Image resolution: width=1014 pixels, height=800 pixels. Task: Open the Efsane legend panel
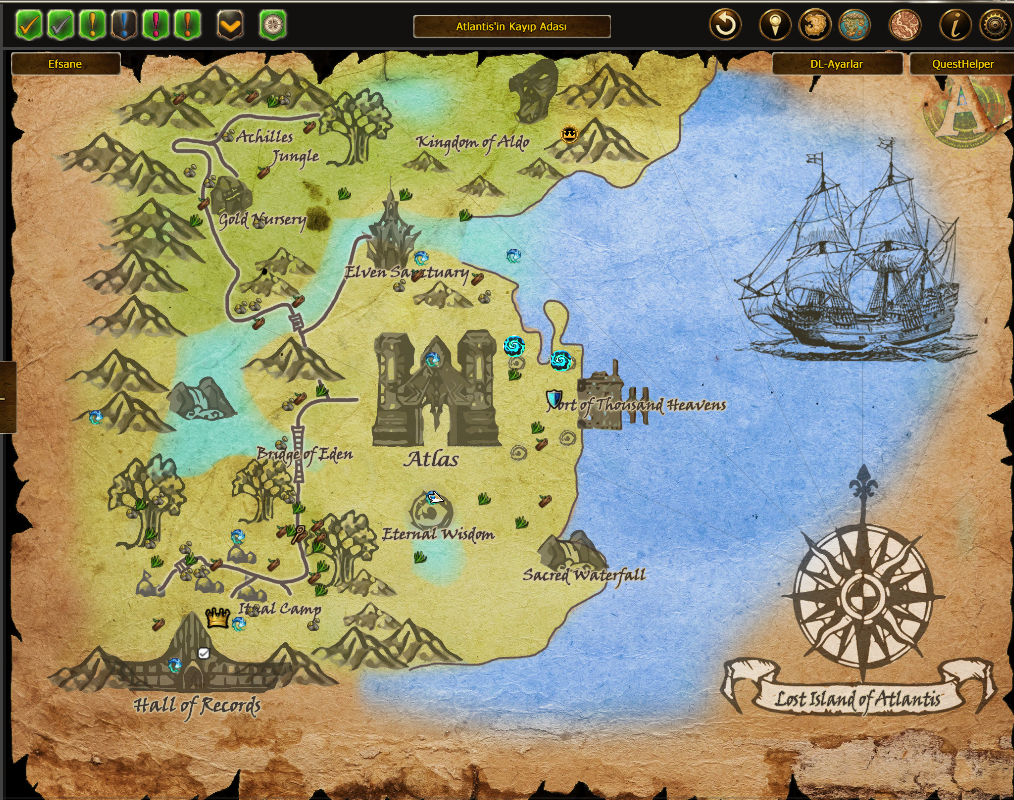coord(65,64)
